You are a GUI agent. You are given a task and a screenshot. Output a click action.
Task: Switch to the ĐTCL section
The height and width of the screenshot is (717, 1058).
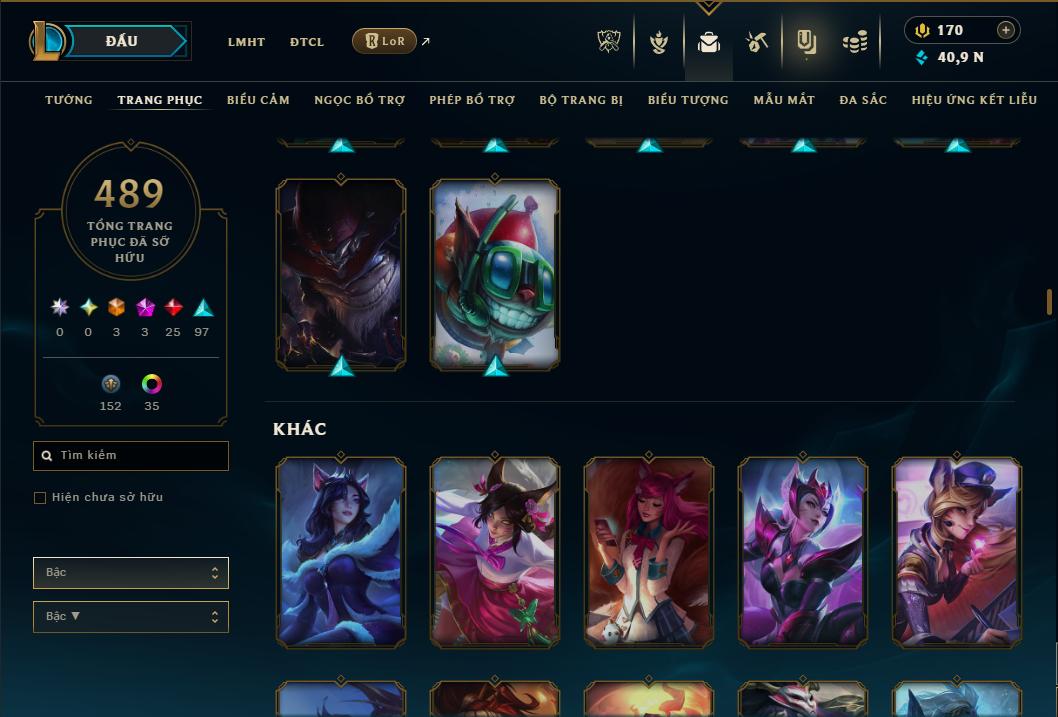click(x=307, y=42)
